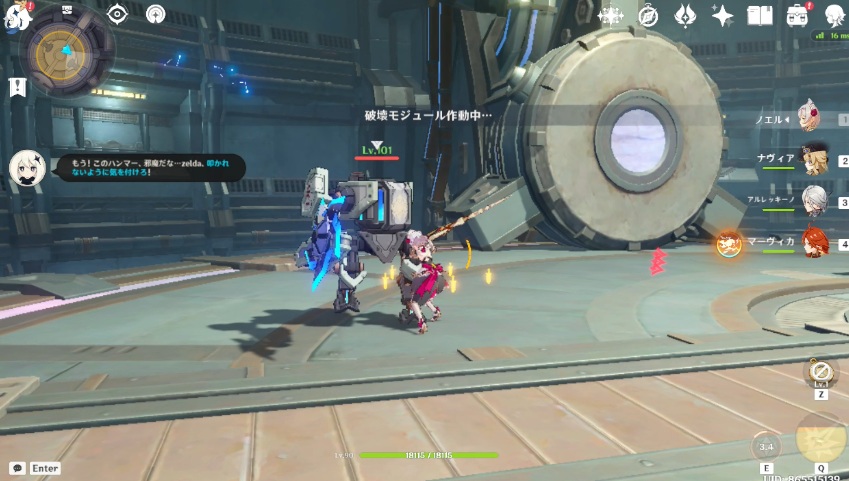Open the backpack inventory
The height and width of the screenshot is (481, 849).
(797, 15)
